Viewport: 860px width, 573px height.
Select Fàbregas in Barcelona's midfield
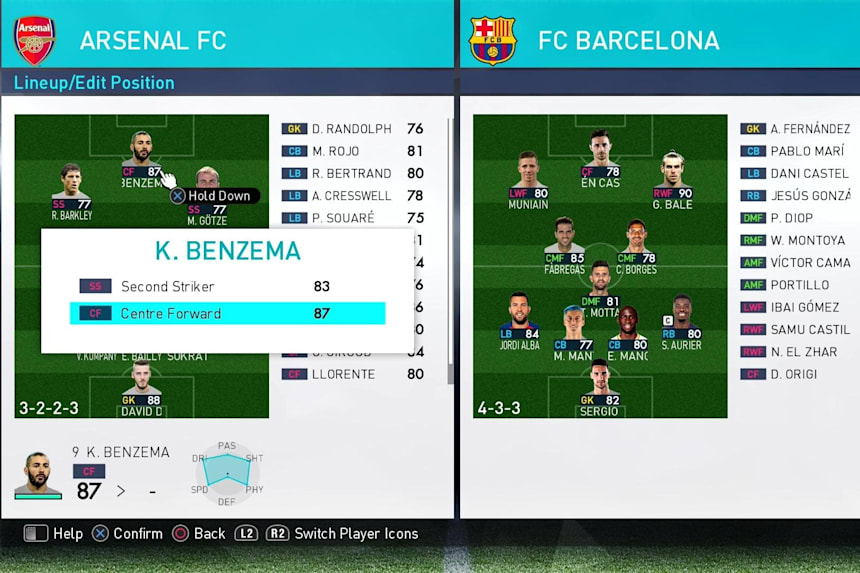coord(564,245)
